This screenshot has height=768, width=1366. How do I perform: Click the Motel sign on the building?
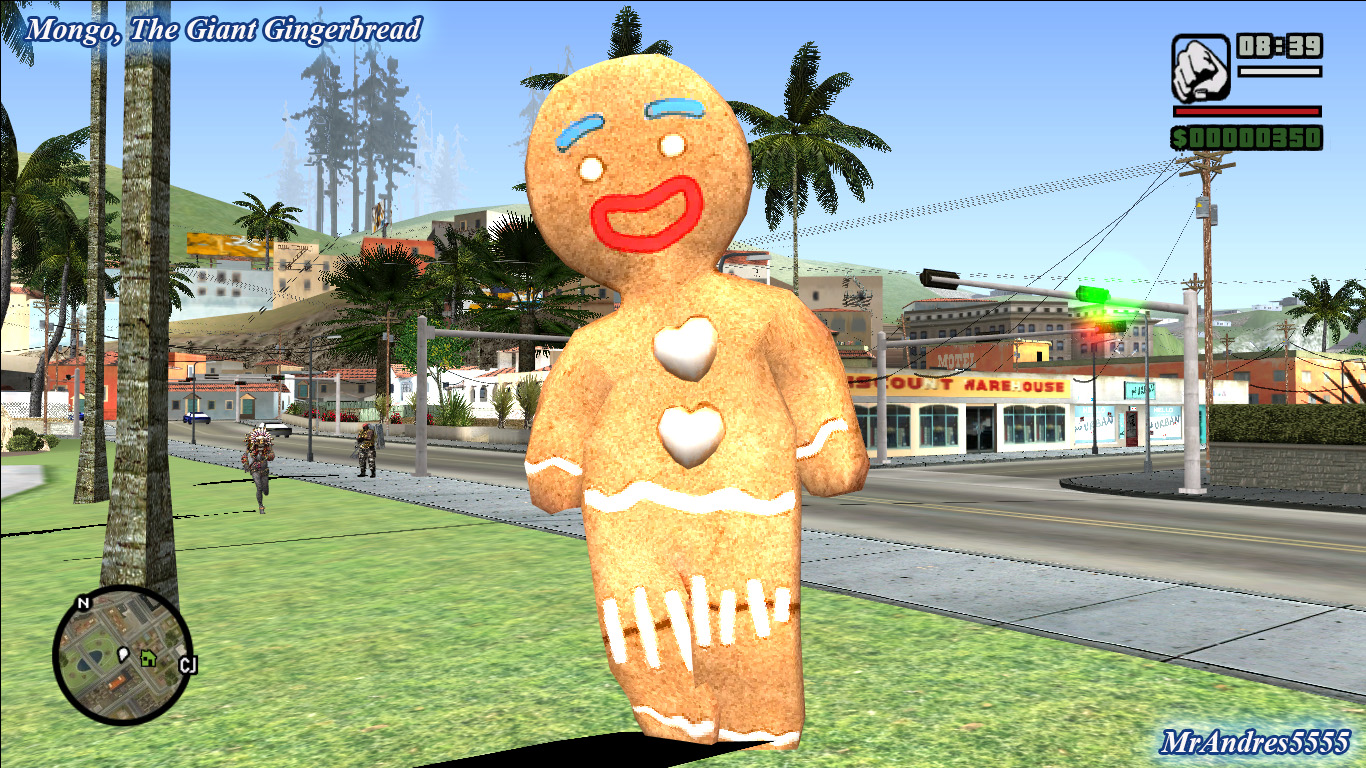pyautogui.click(x=954, y=356)
